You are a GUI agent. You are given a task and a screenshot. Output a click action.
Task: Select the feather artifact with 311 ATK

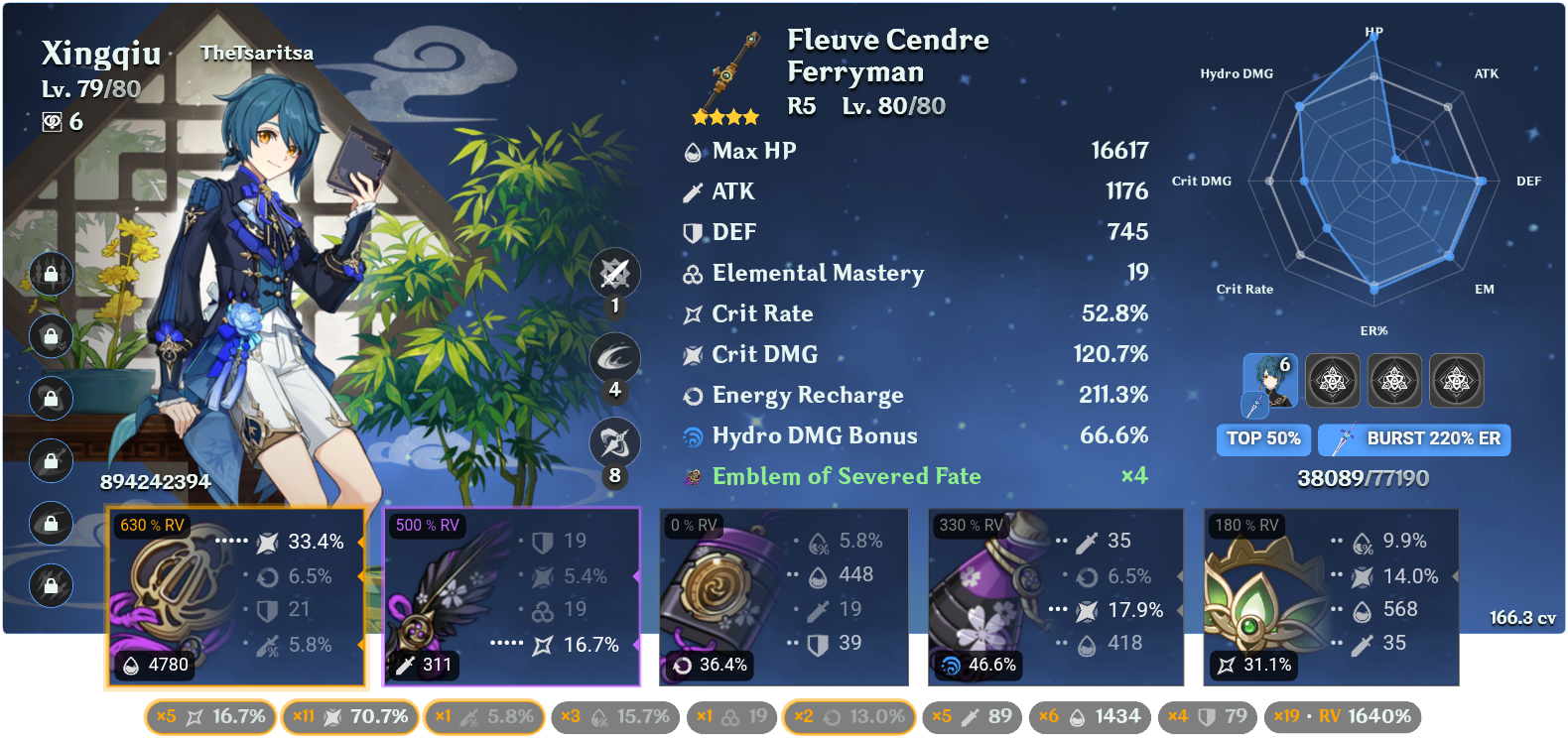(512, 595)
